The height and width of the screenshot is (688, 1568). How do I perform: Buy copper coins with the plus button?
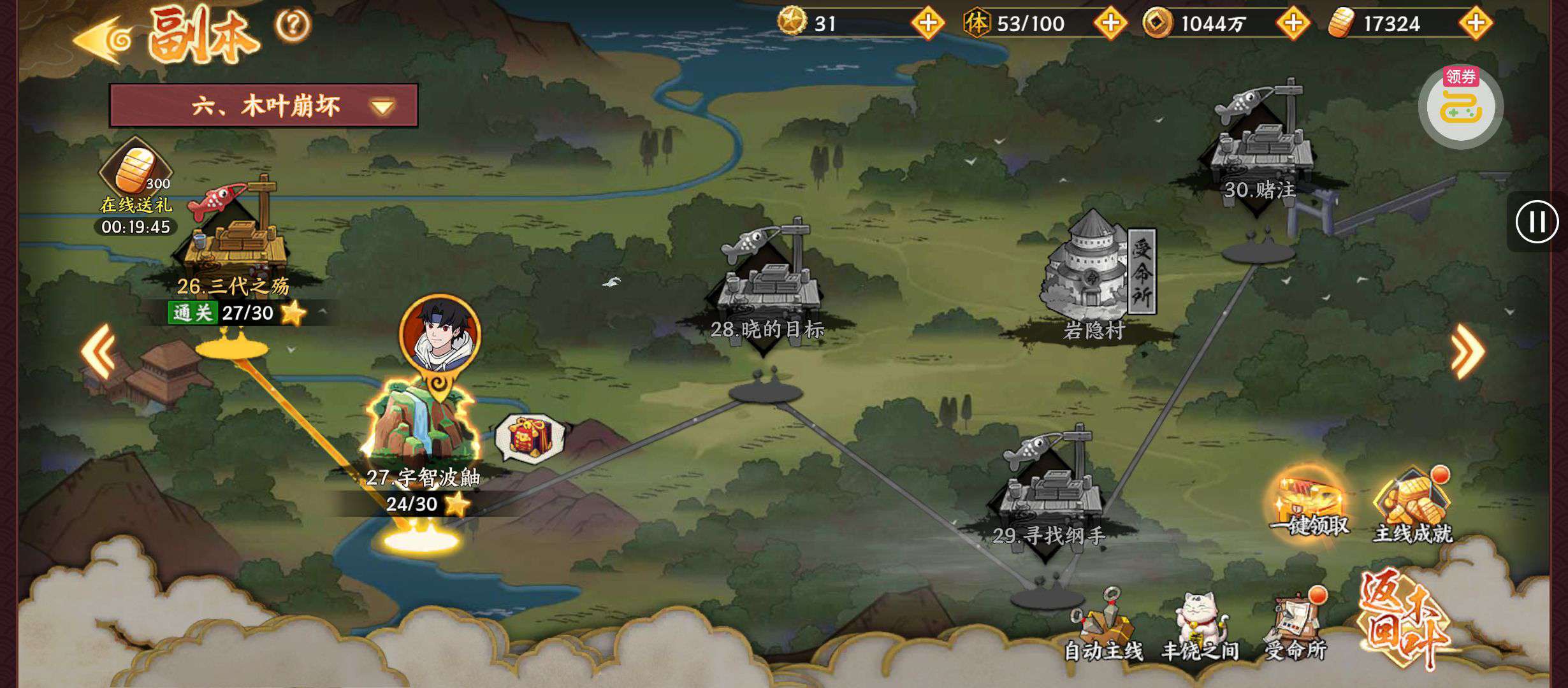1293,24
